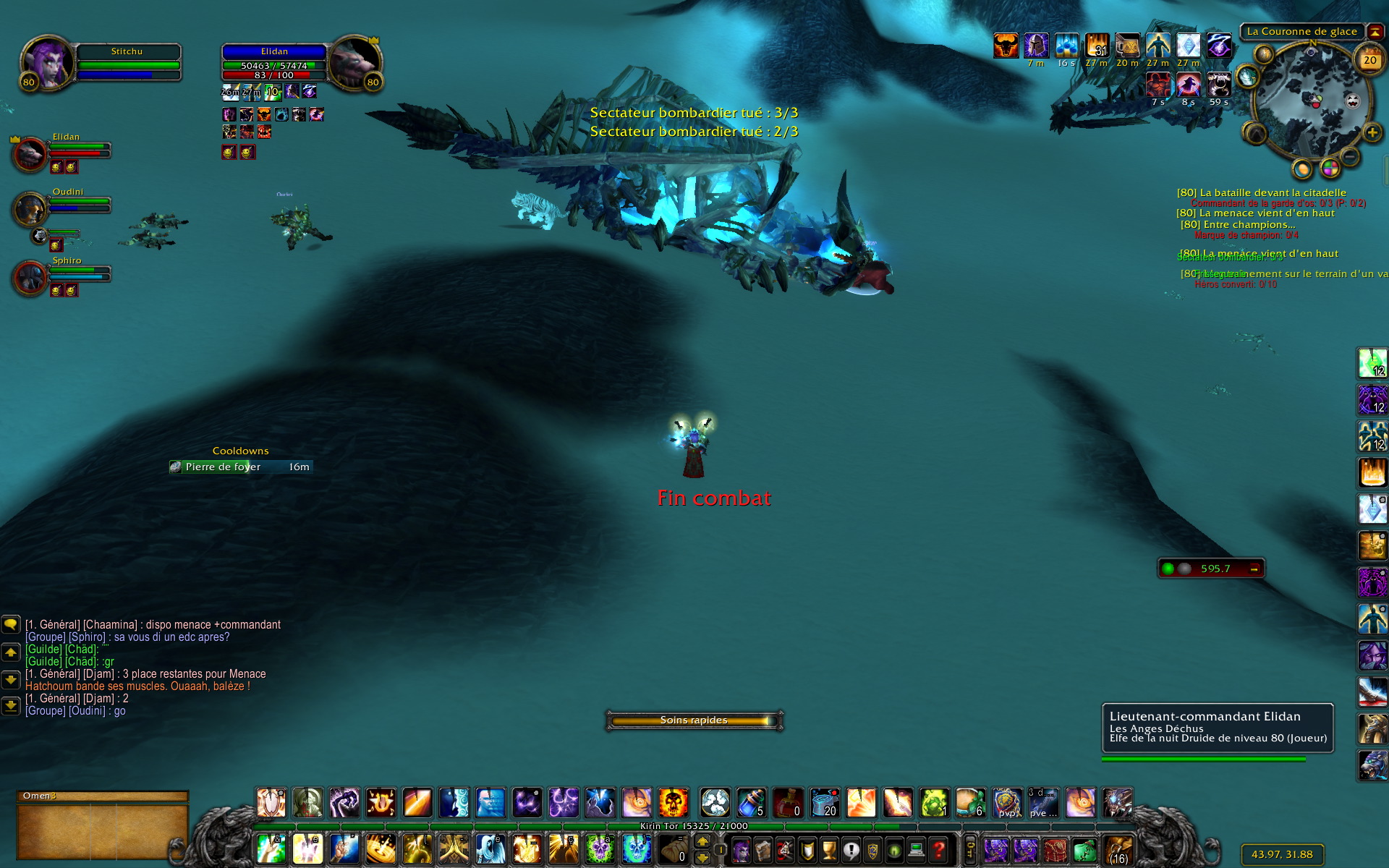The image size is (1389, 868).
Task: Open the green stitched bag
Action: 1083,849
